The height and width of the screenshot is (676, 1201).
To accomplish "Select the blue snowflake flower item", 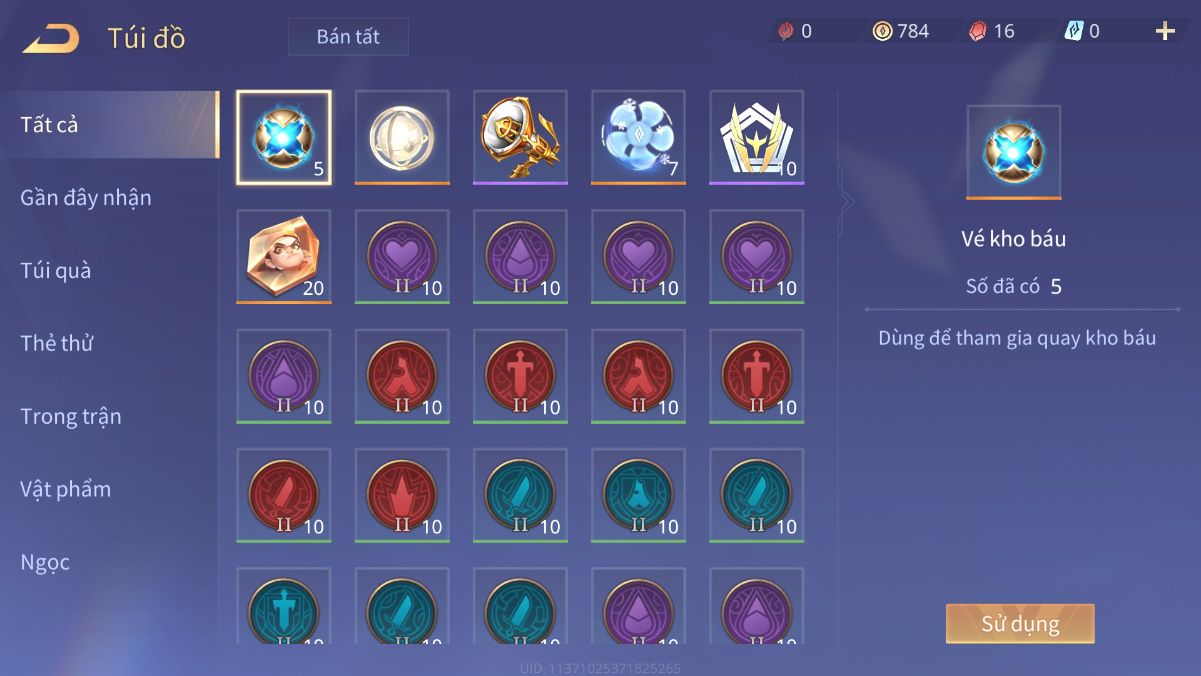I will tap(638, 137).
